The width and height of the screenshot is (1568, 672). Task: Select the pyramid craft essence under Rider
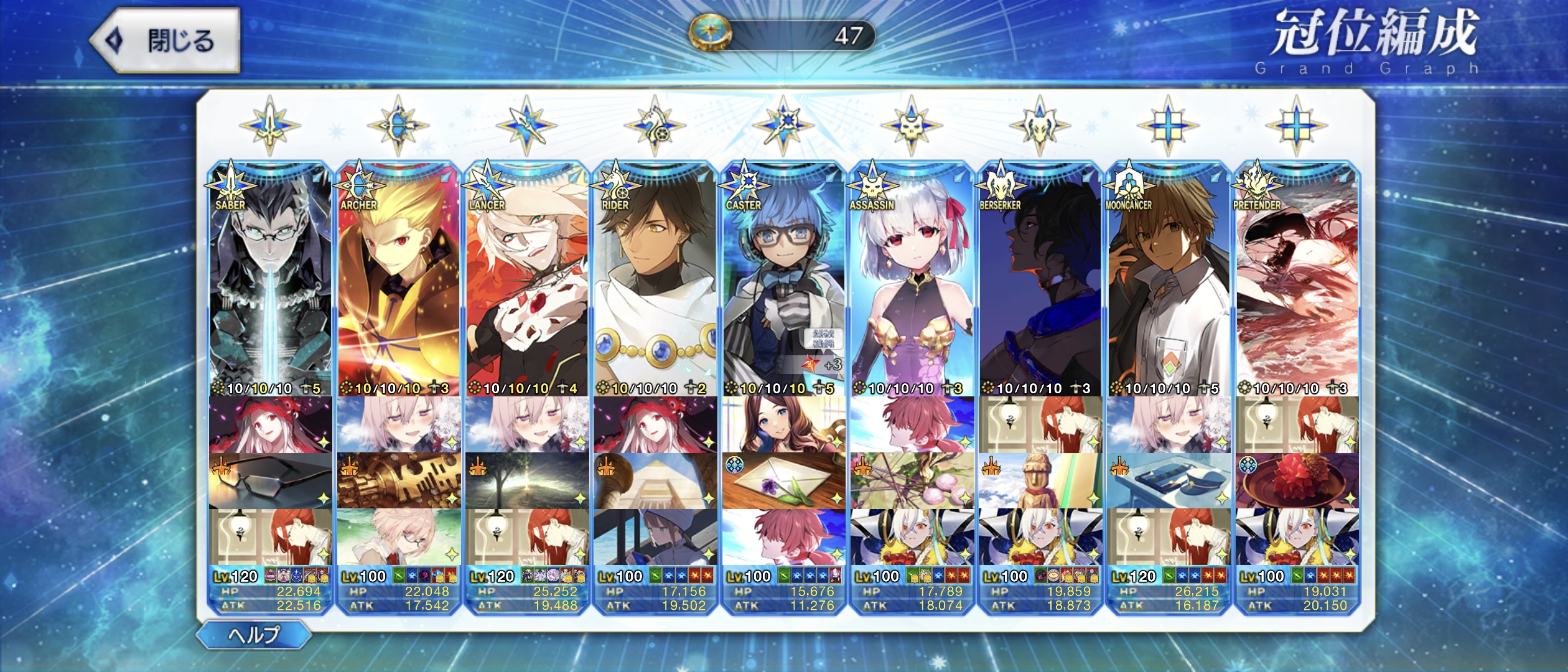tap(655, 481)
